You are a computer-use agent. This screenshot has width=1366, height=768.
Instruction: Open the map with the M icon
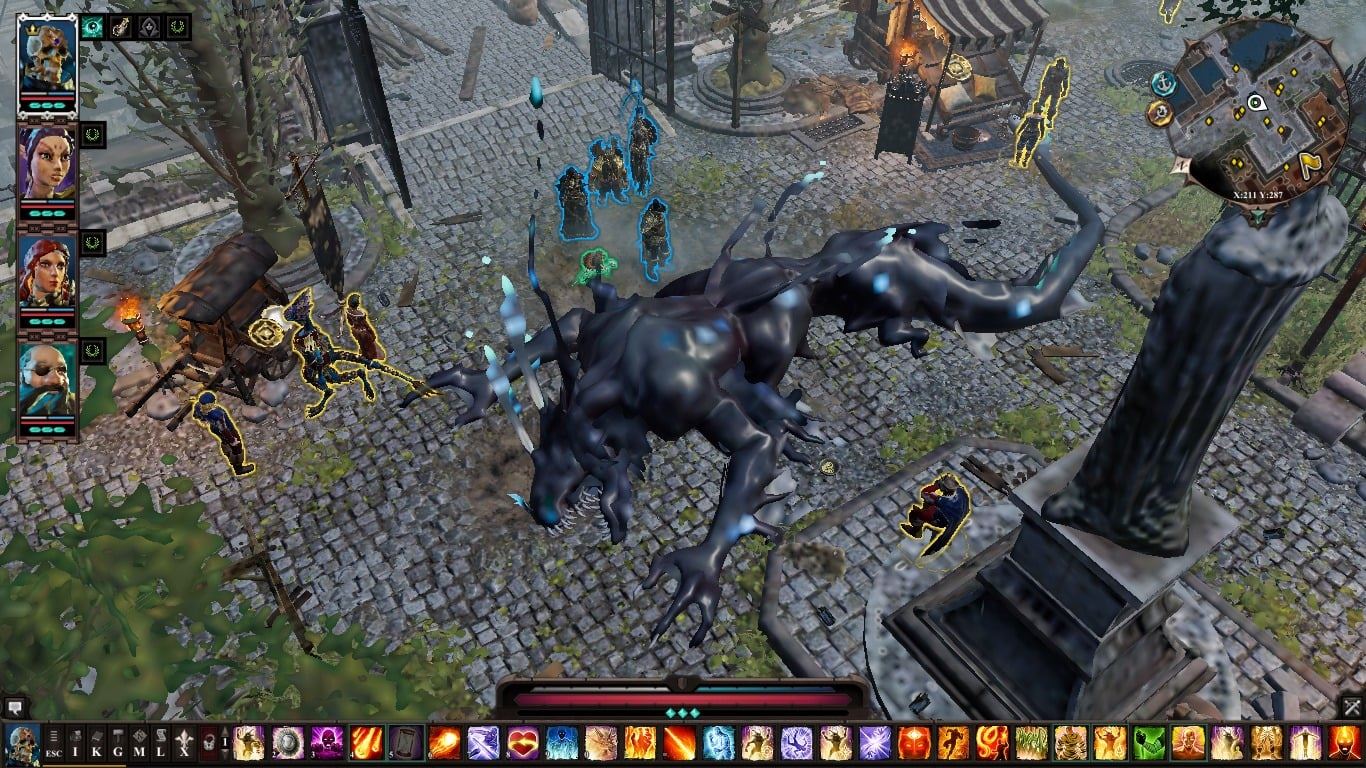pos(140,744)
